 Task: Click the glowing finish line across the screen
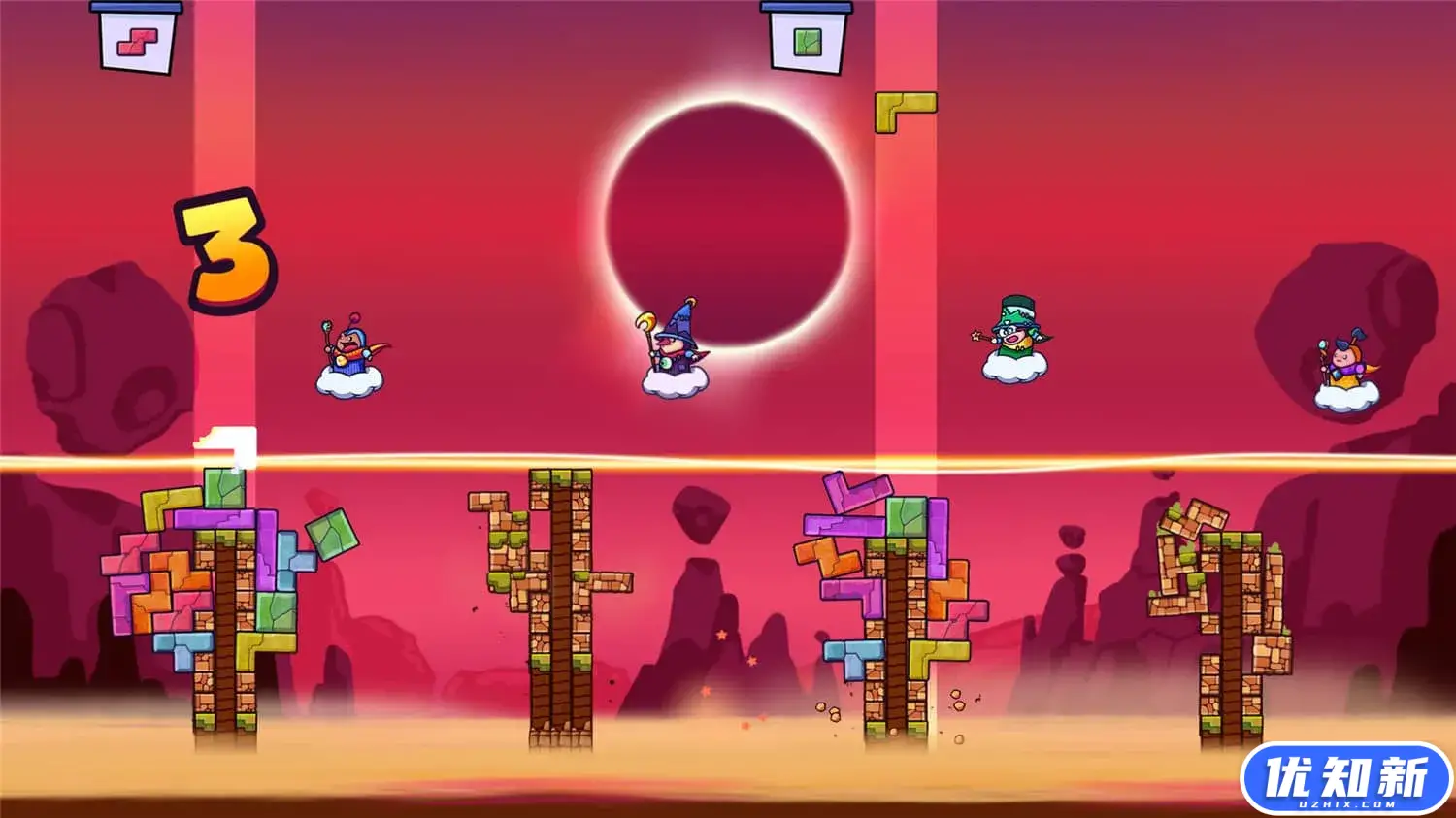pos(728,456)
